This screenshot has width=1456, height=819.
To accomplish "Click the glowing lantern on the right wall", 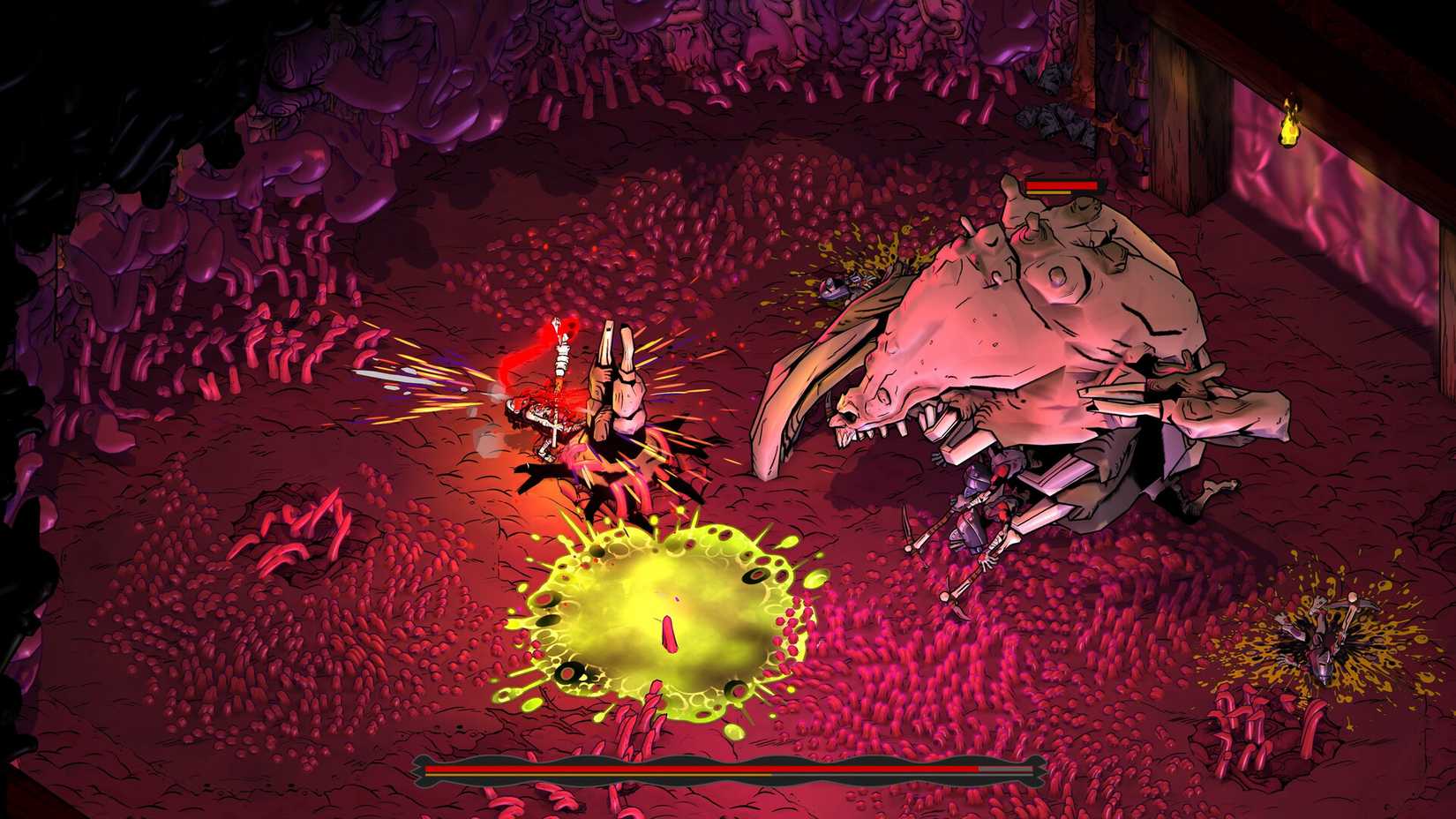I will (x=1289, y=129).
